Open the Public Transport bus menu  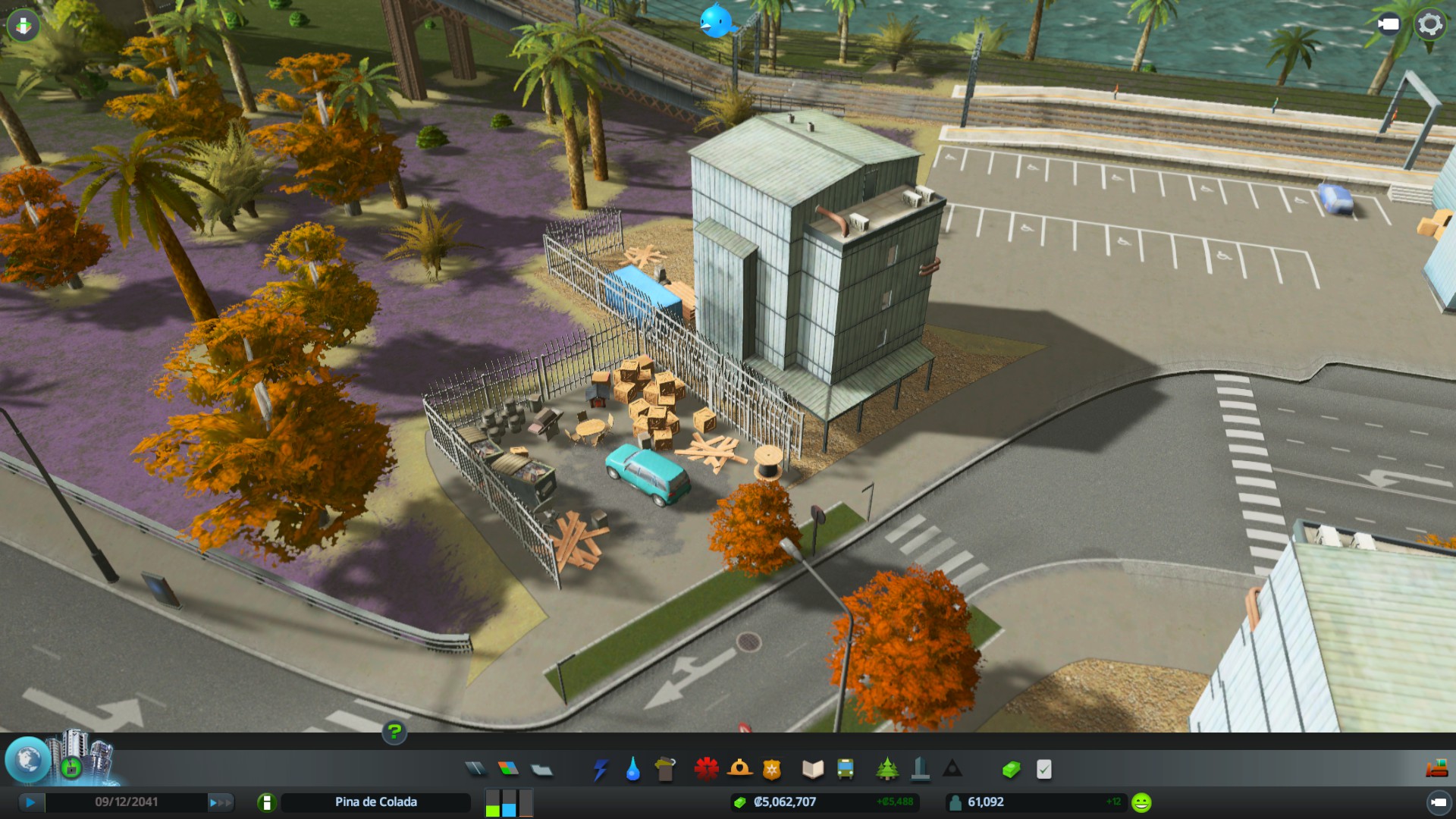(845, 770)
